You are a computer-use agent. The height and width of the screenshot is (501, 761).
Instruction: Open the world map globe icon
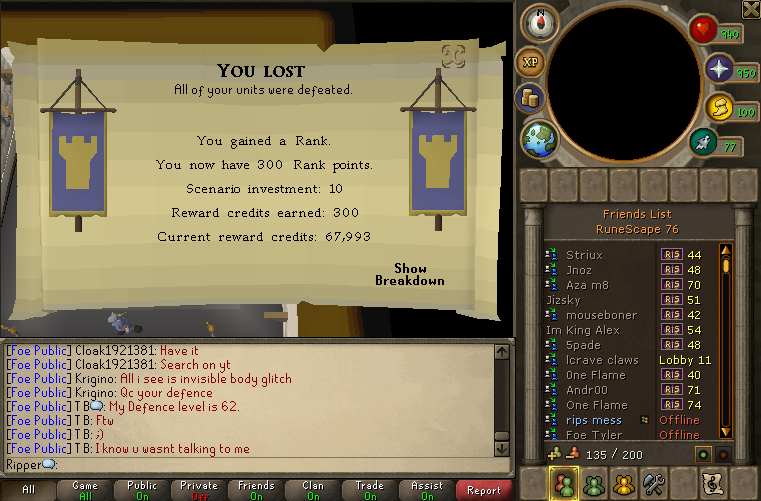(539, 137)
